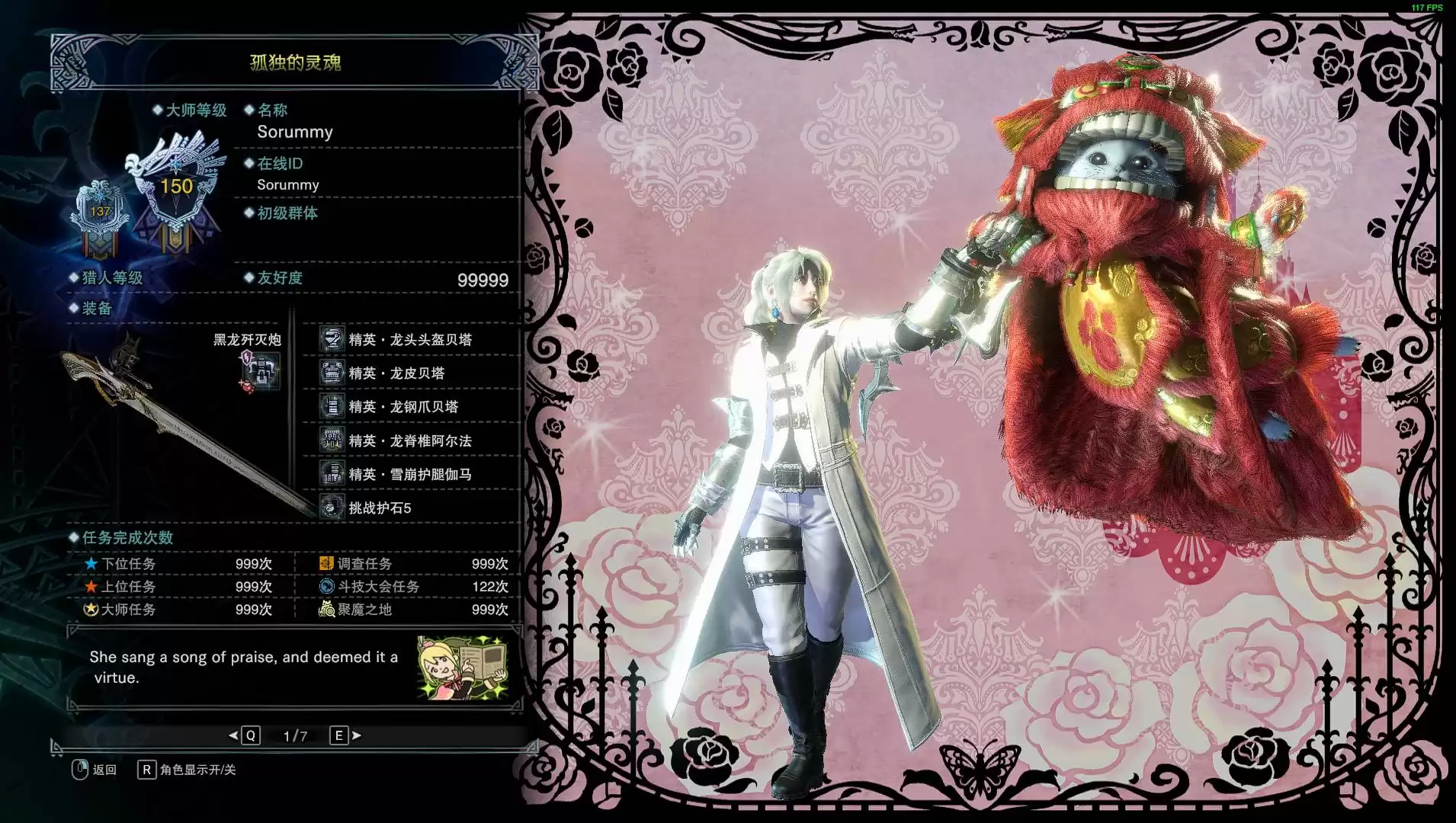Go to the previous guild card page arrow
The width and height of the screenshot is (1456, 823).
click(x=233, y=735)
